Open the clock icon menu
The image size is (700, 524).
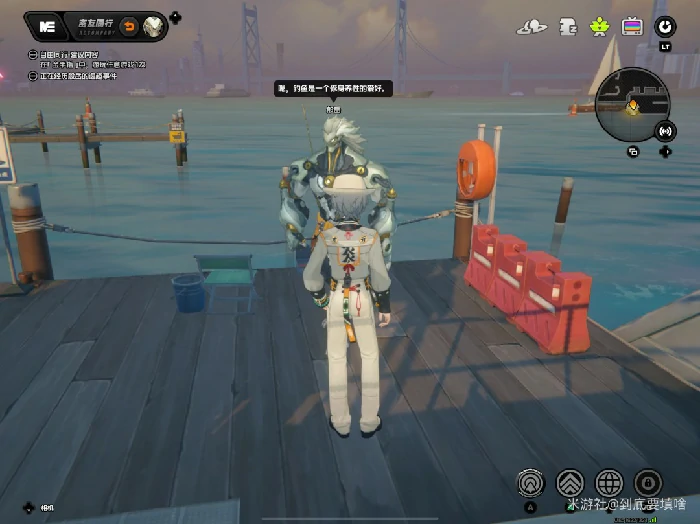(663, 27)
